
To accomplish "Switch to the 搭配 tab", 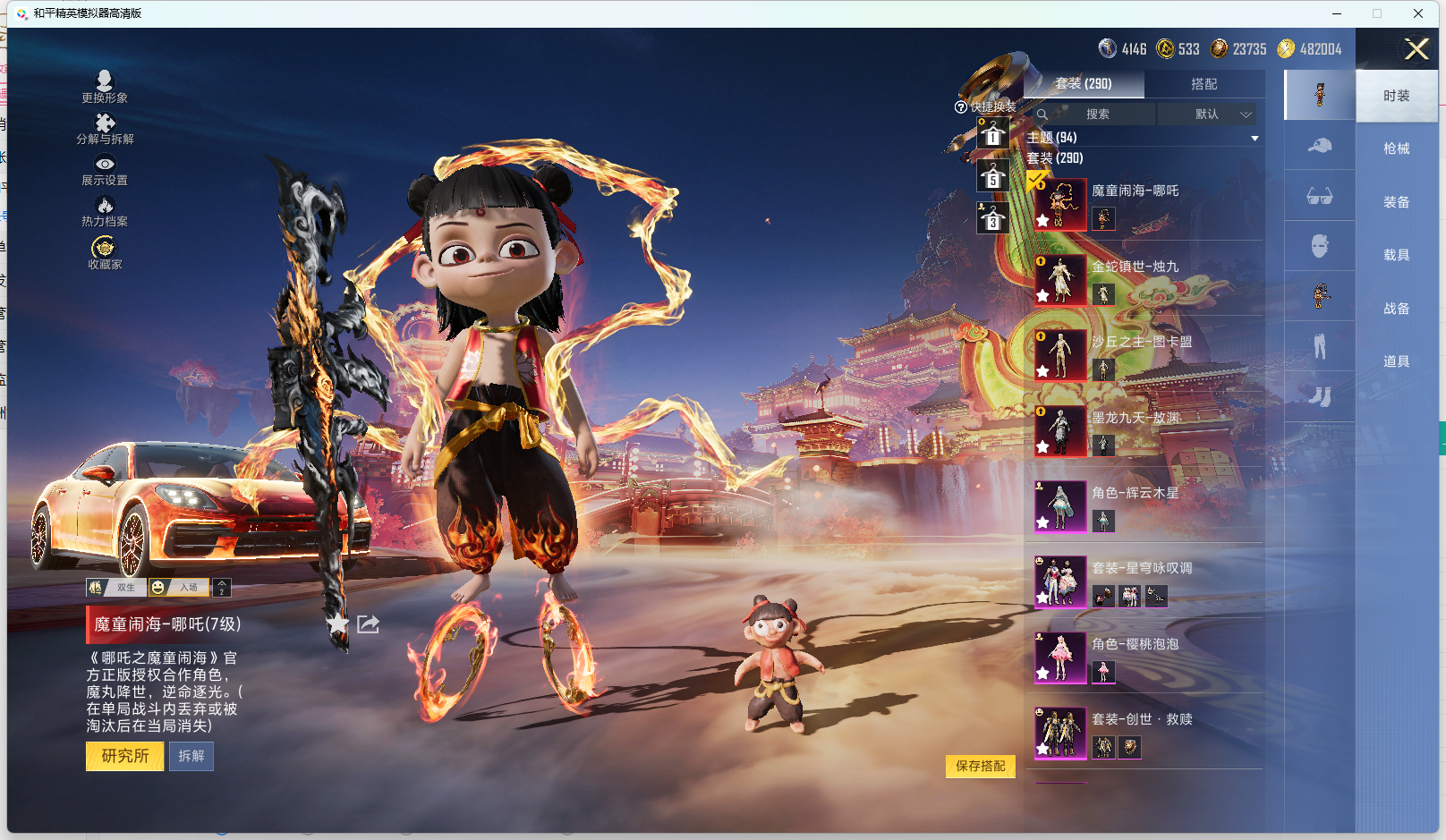I will (x=1204, y=84).
